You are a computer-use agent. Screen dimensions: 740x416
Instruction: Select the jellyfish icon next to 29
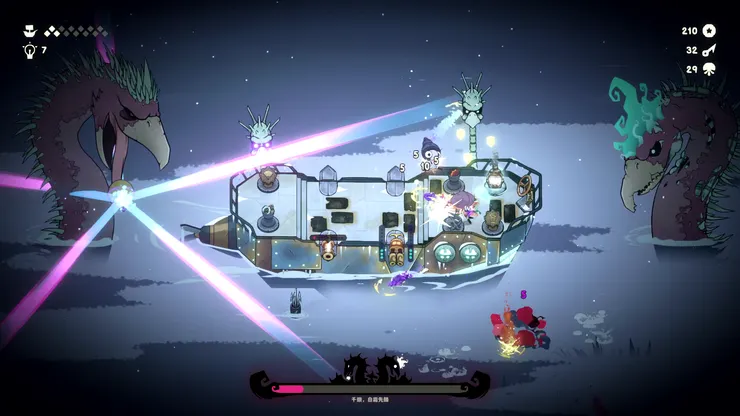tap(709, 69)
